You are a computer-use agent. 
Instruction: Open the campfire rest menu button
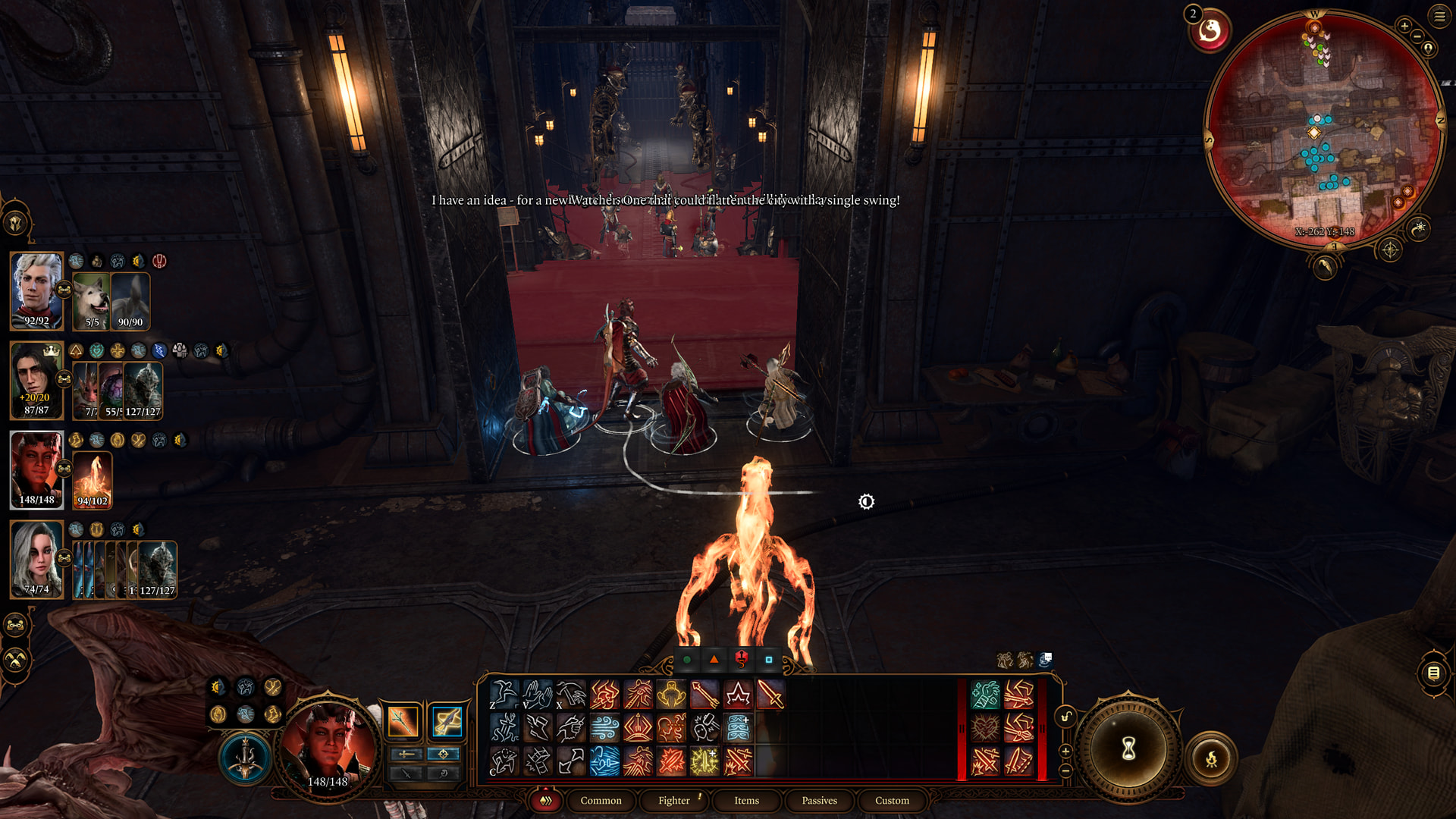[1211, 758]
